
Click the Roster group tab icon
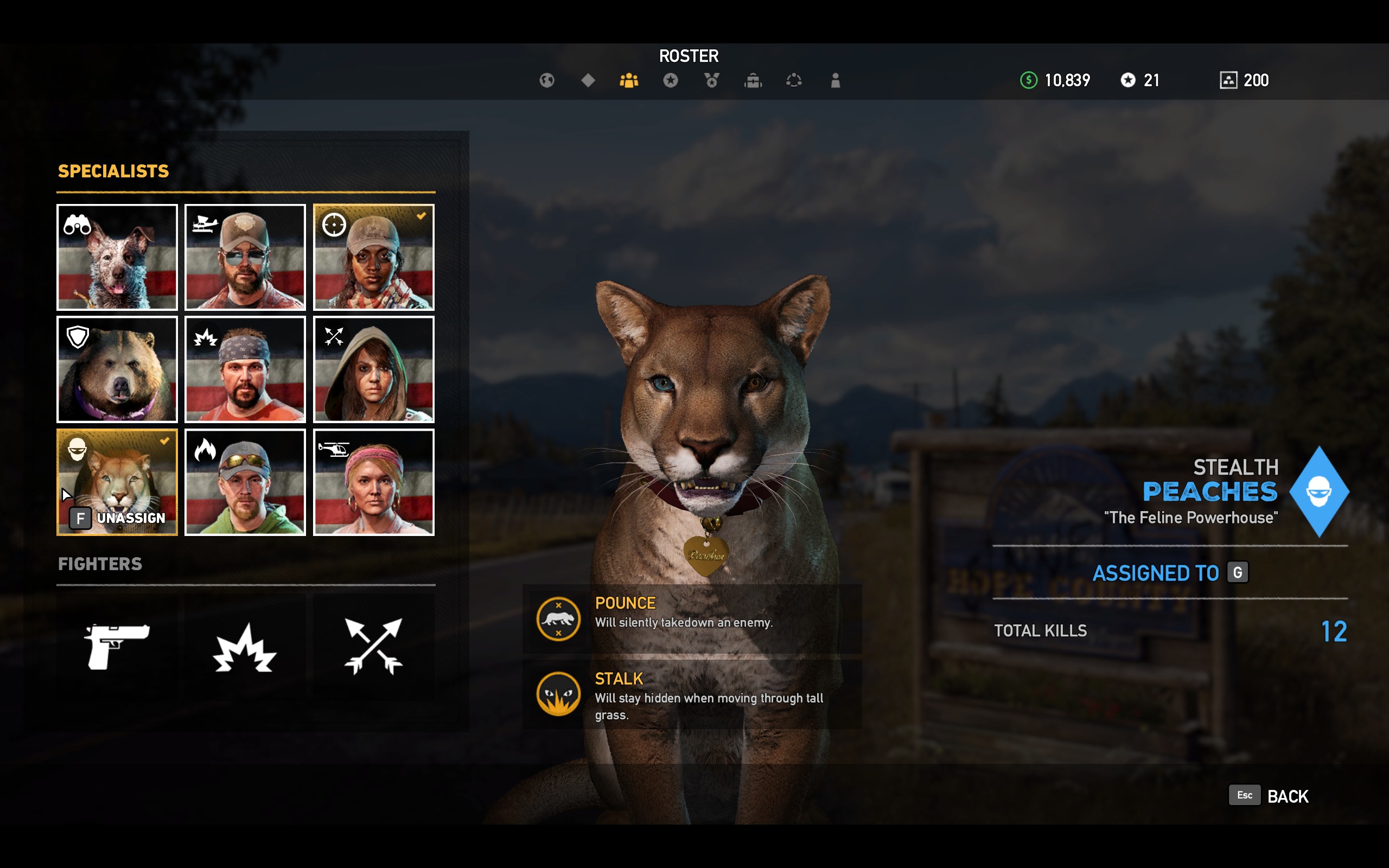pos(629,80)
